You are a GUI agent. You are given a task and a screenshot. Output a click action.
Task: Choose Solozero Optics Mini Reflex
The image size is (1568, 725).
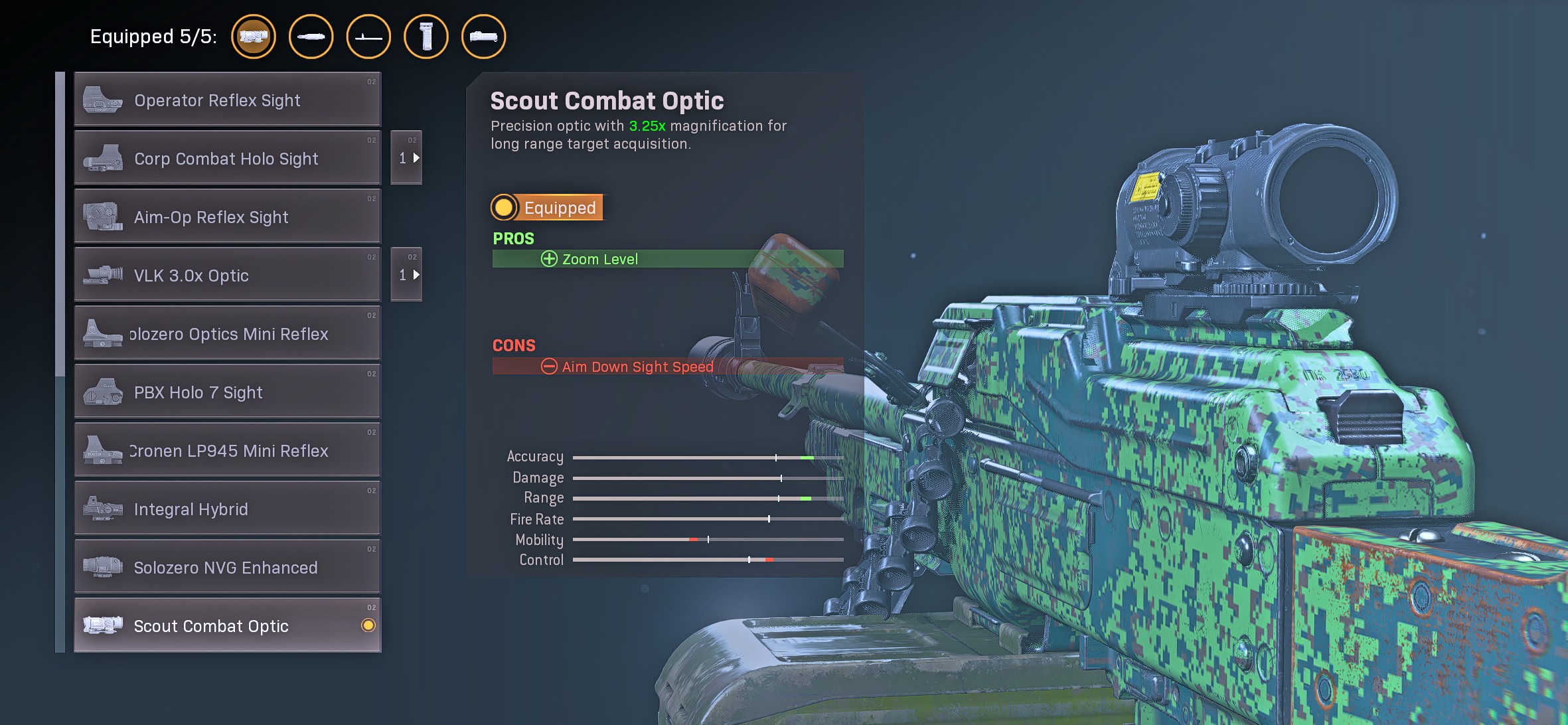(227, 334)
